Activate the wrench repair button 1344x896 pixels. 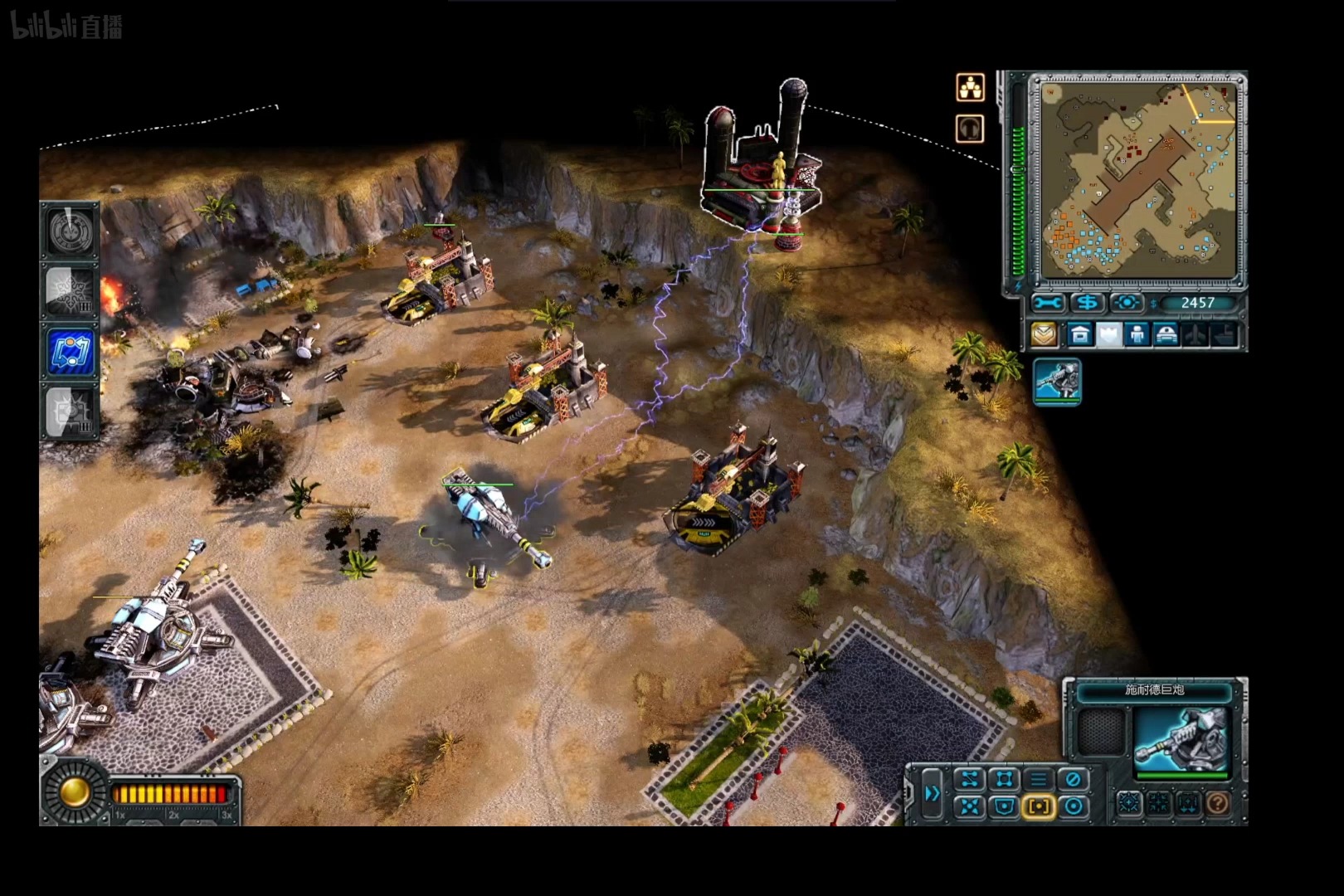click(1048, 304)
